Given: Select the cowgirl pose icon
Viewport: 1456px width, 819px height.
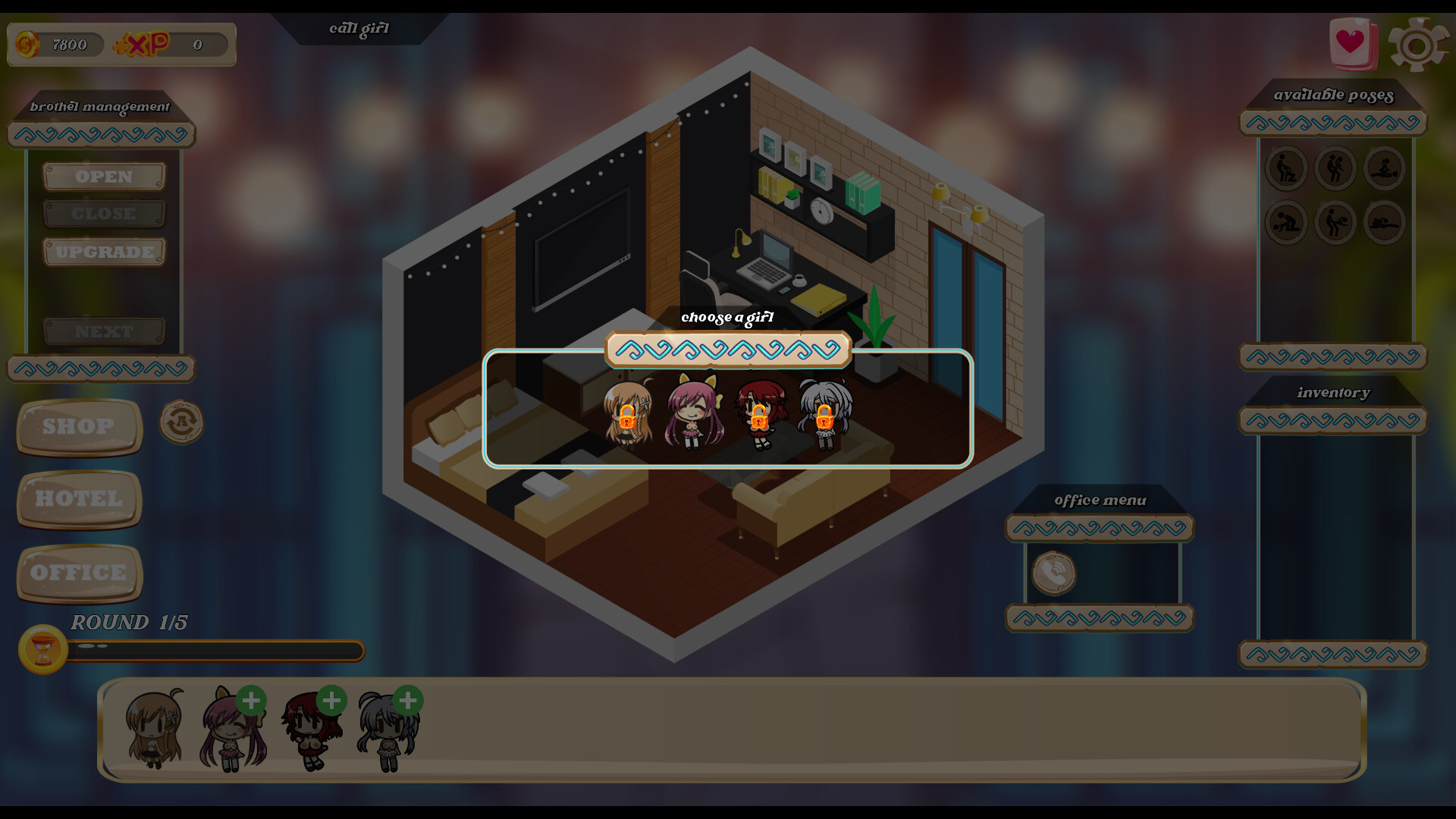Looking at the screenshot, I should pos(1385,168).
